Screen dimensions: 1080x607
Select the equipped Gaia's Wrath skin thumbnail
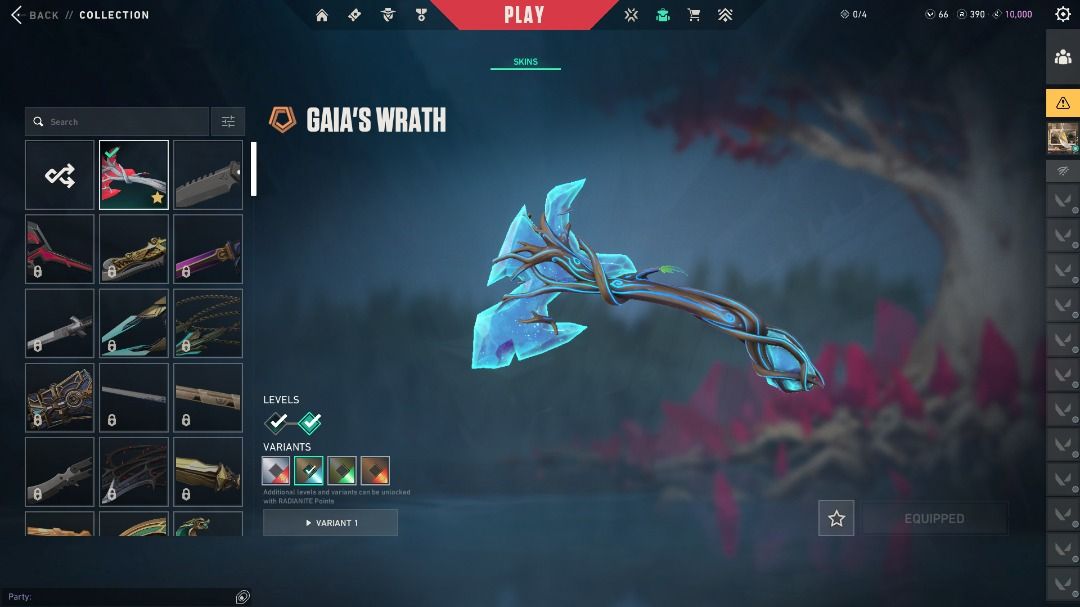click(x=134, y=175)
